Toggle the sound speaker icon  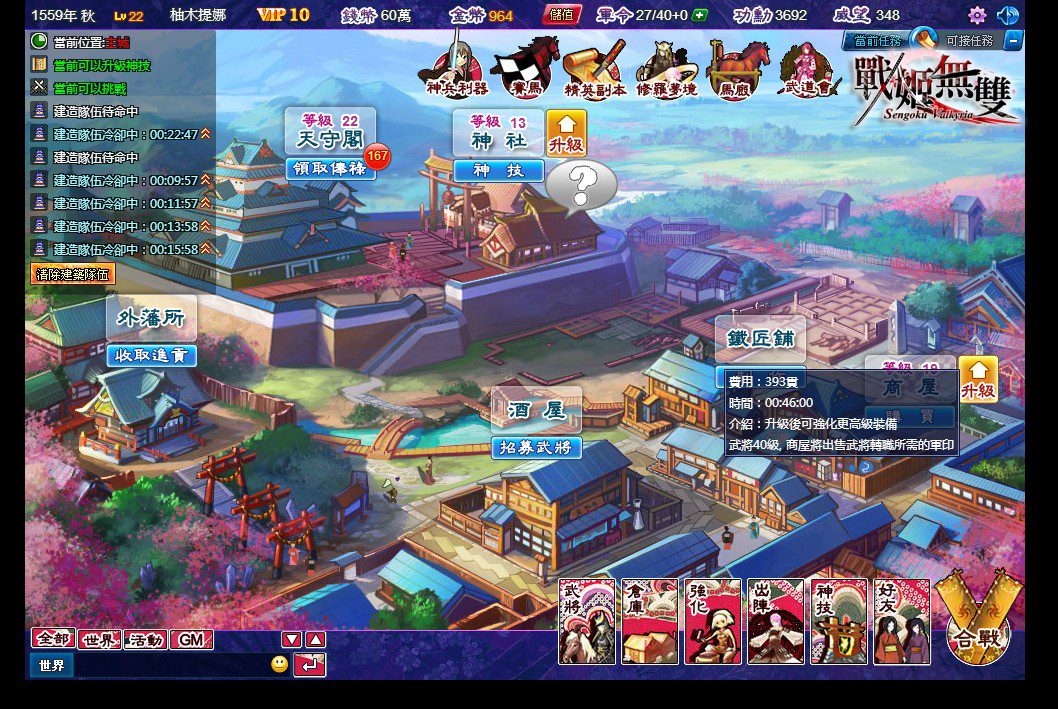[x=1008, y=15]
